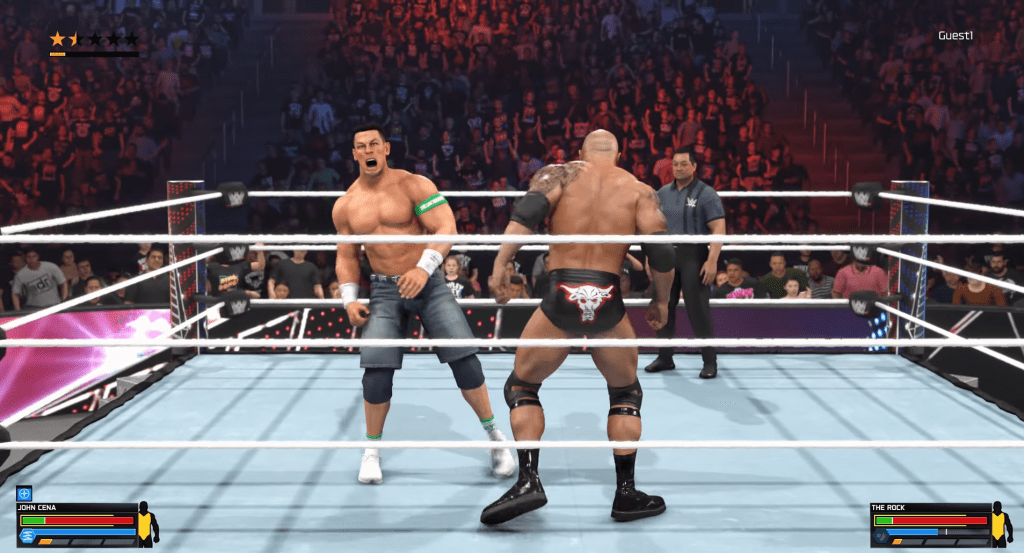Select John Cena's blue hexagon payback icon

tap(27, 536)
